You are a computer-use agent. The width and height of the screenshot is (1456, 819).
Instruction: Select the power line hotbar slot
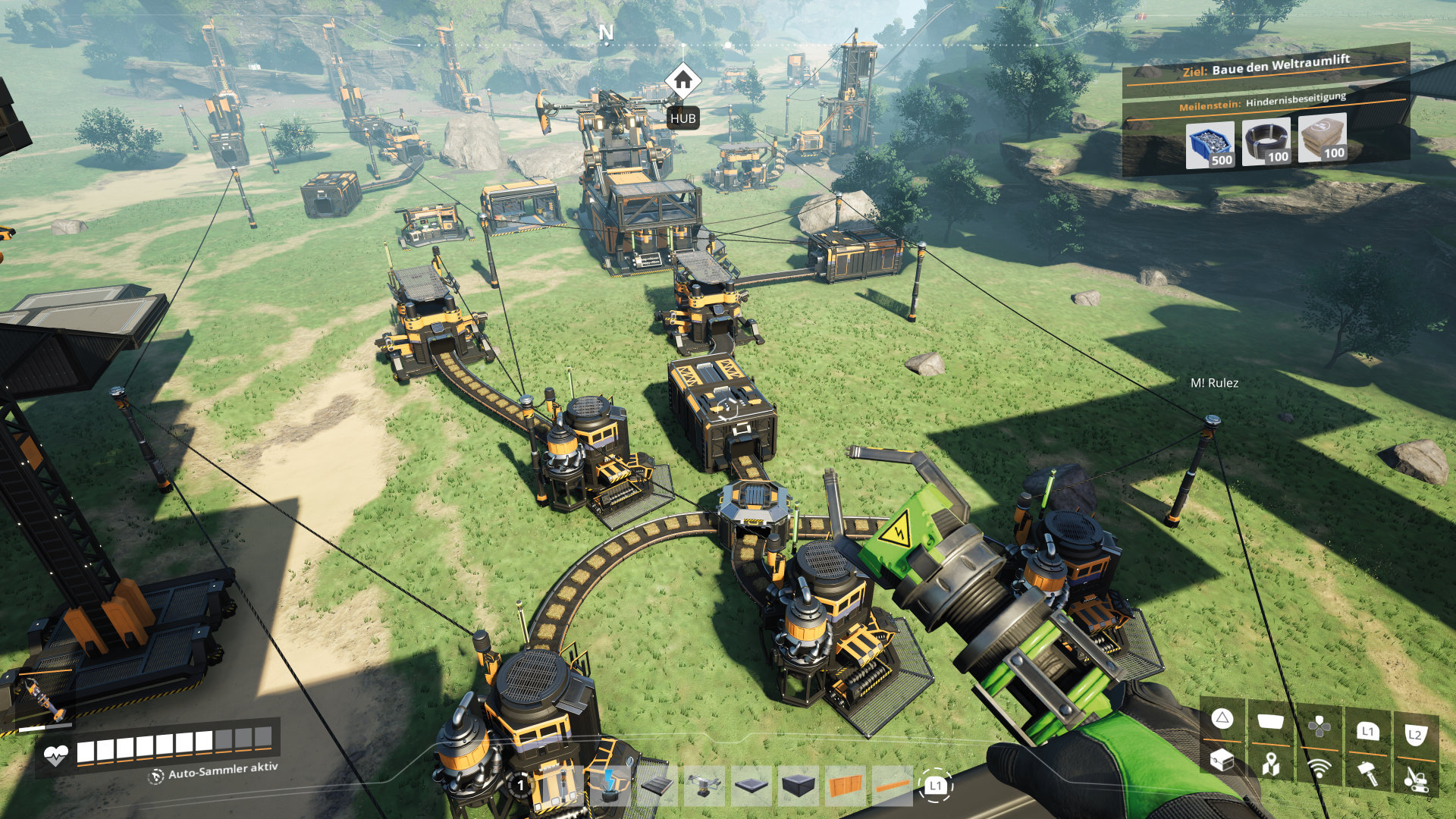610,786
